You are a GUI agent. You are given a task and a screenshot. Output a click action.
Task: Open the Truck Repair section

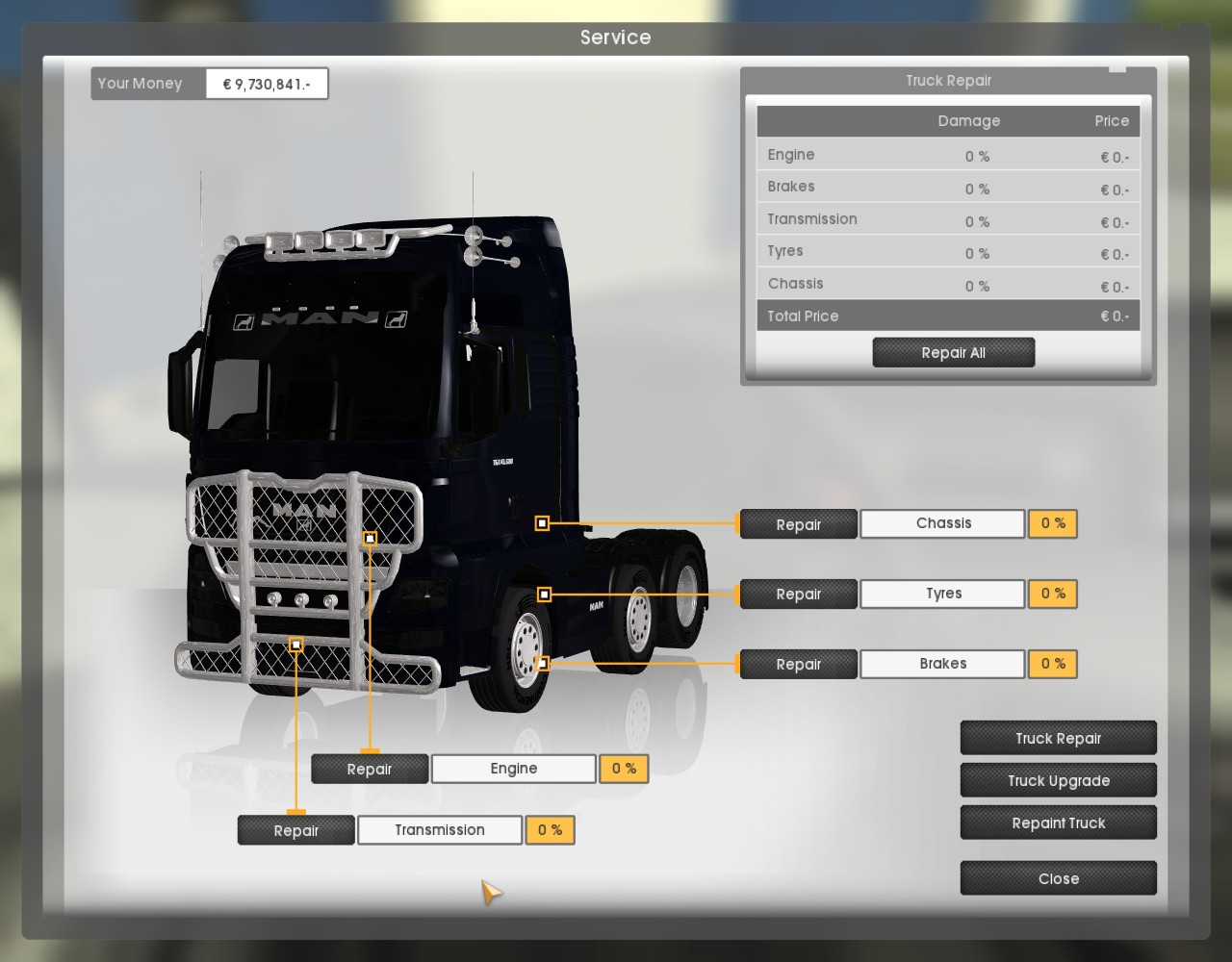[x=1058, y=738]
